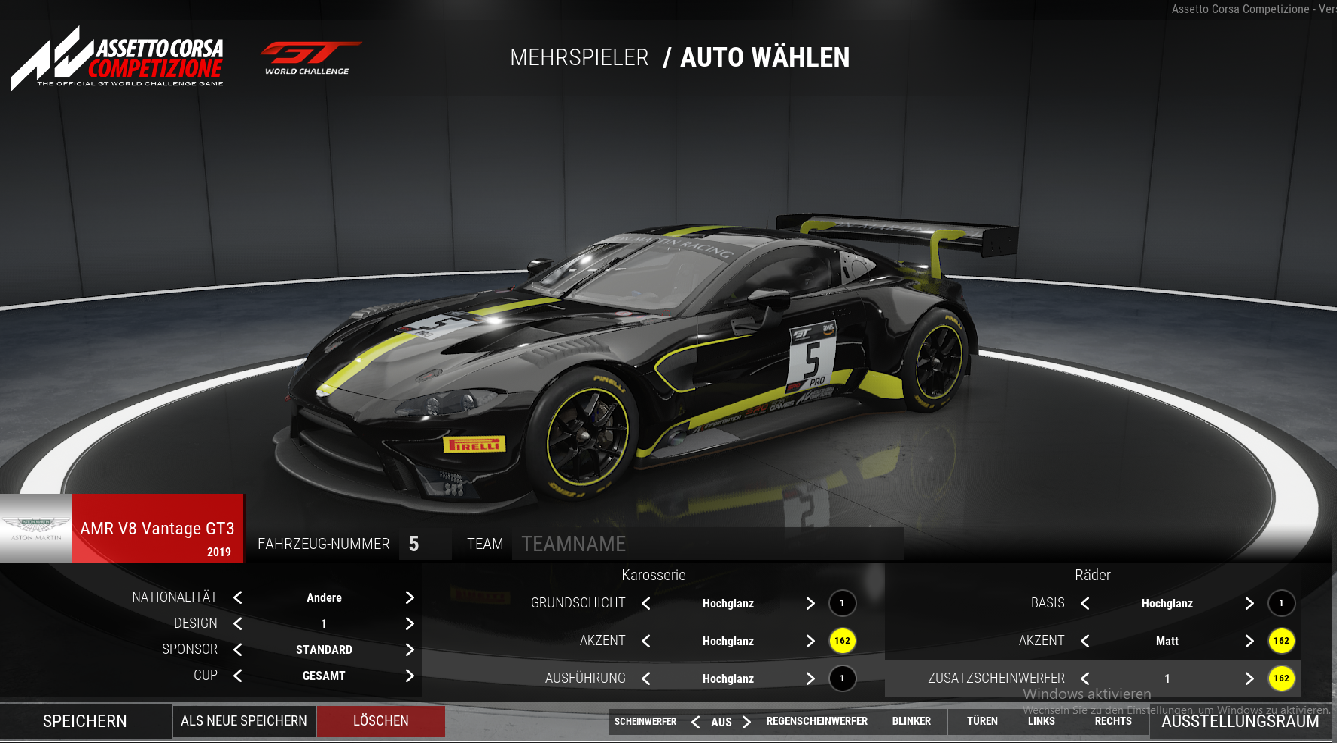1337x743 pixels.
Task: Advance Nationalität with its right arrow
Action: pyautogui.click(x=410, y=598)
